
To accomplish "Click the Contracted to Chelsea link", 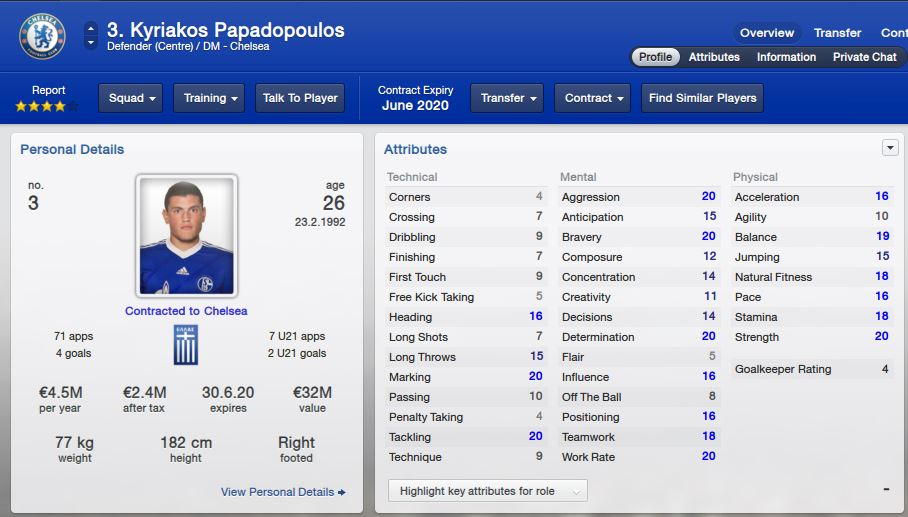I will click(x=186, y=311).
